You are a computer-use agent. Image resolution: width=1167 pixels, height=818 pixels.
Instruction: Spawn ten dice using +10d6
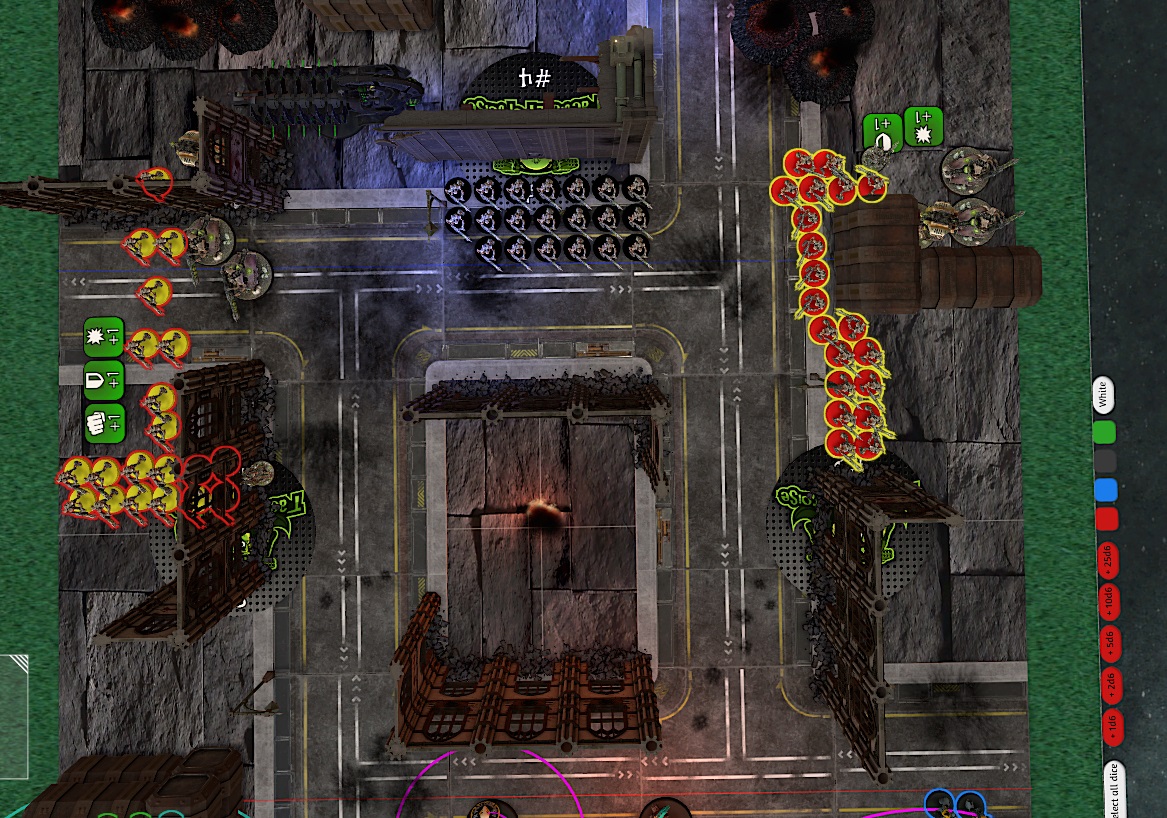coord(1108,602)
